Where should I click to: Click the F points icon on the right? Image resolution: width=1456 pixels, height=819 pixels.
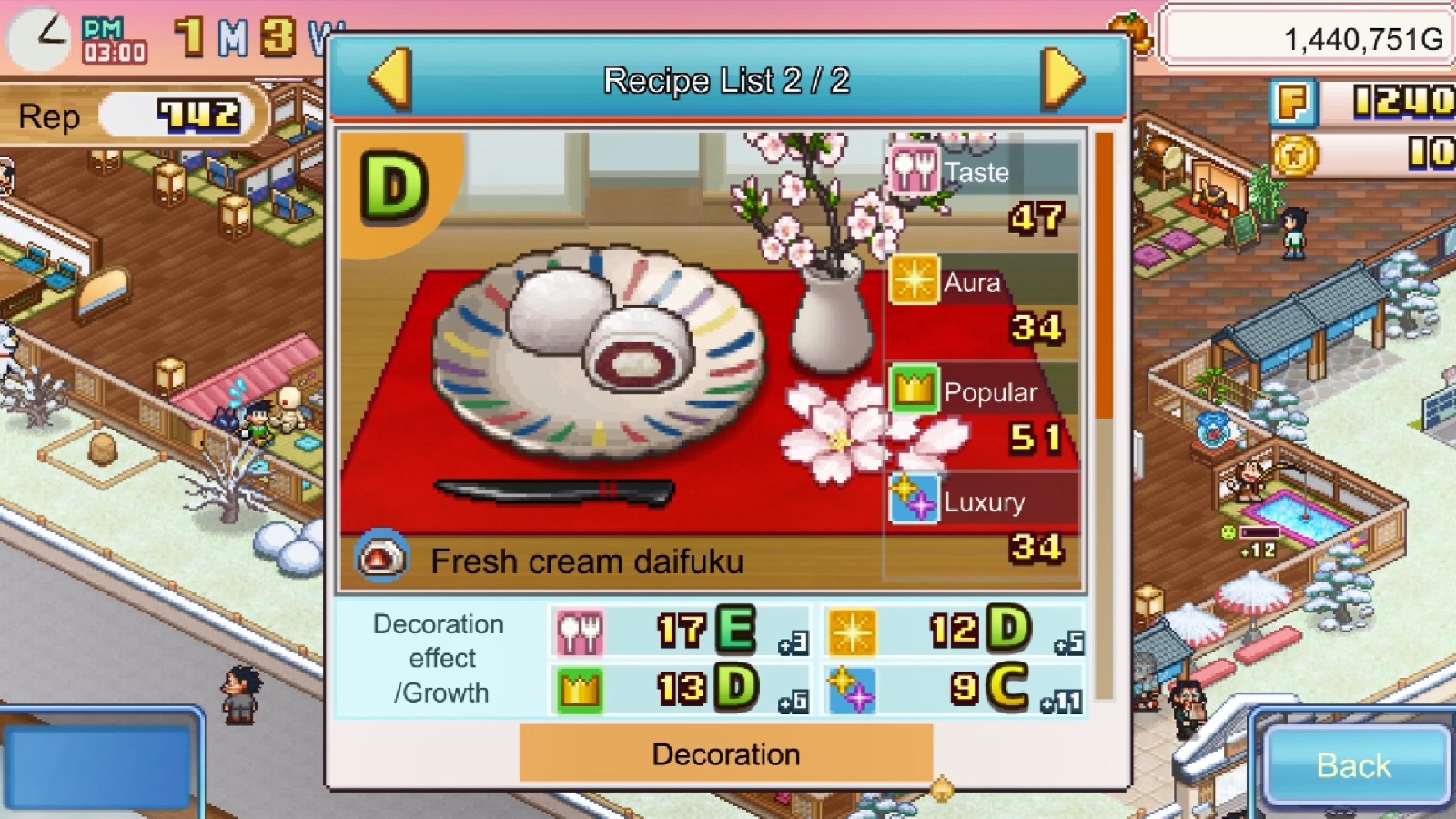coord(1291,103)
